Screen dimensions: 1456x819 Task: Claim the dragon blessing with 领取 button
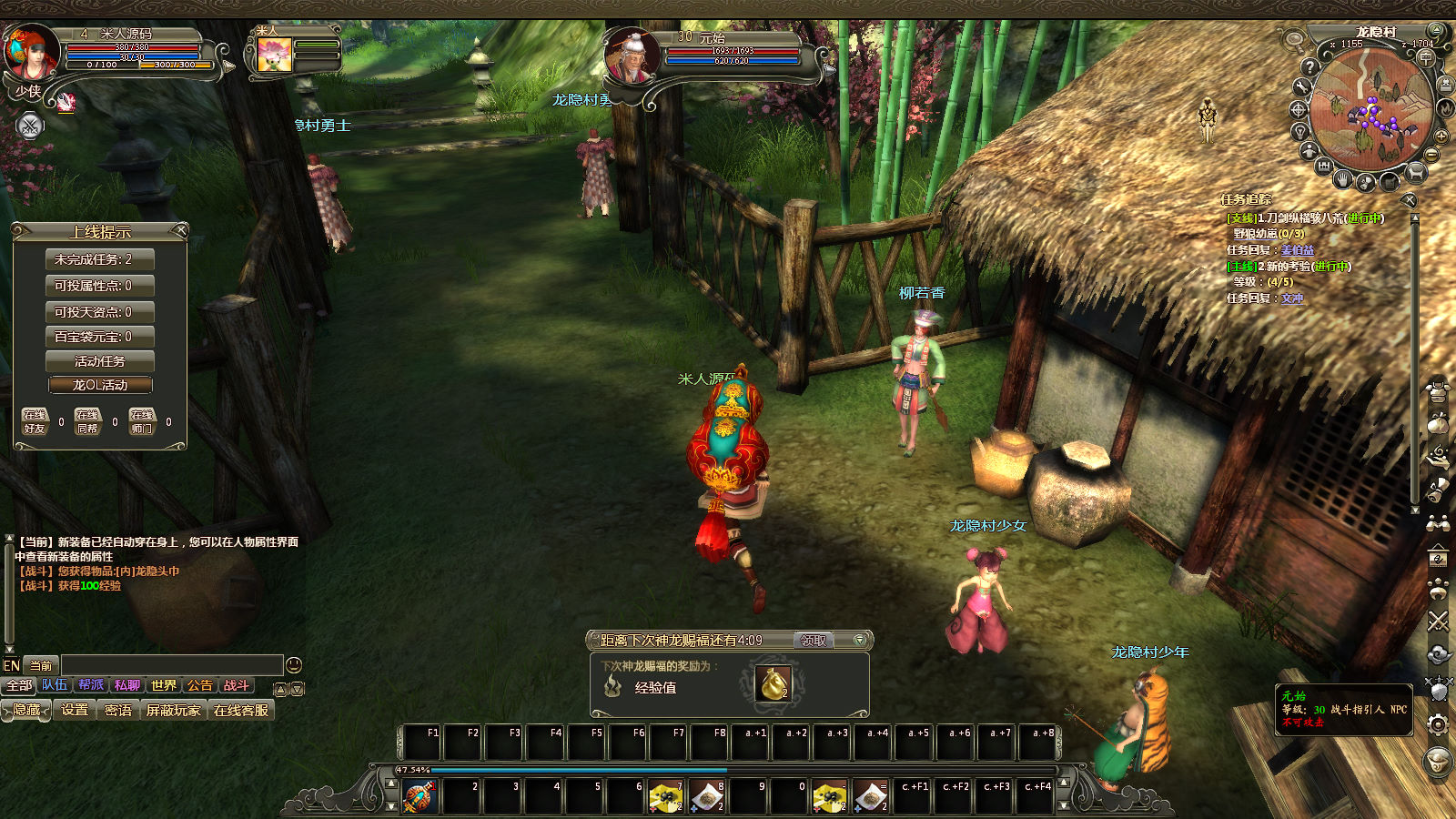(813, 641)
